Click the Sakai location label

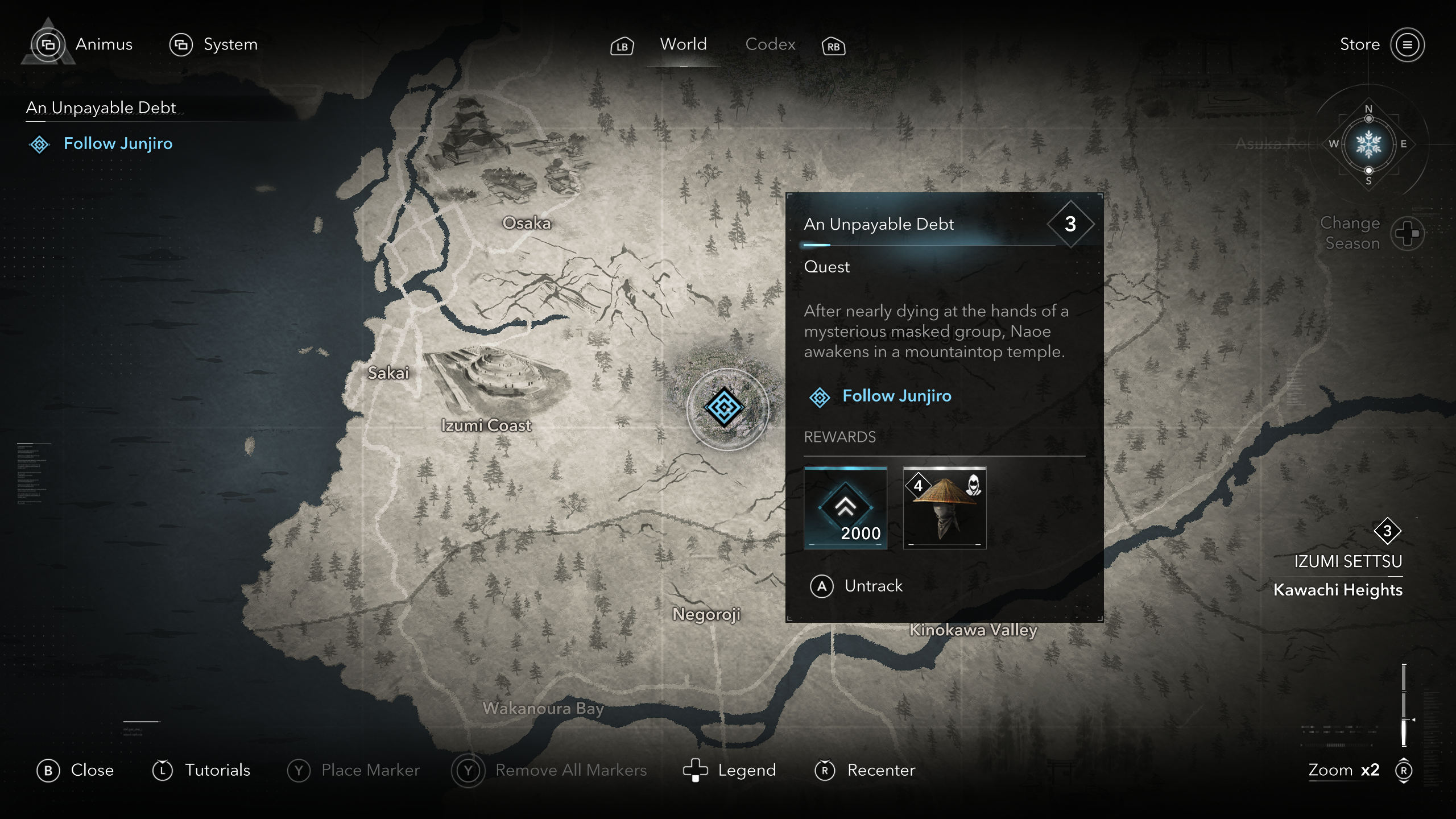pyautogui.click(x=388, y=373)
